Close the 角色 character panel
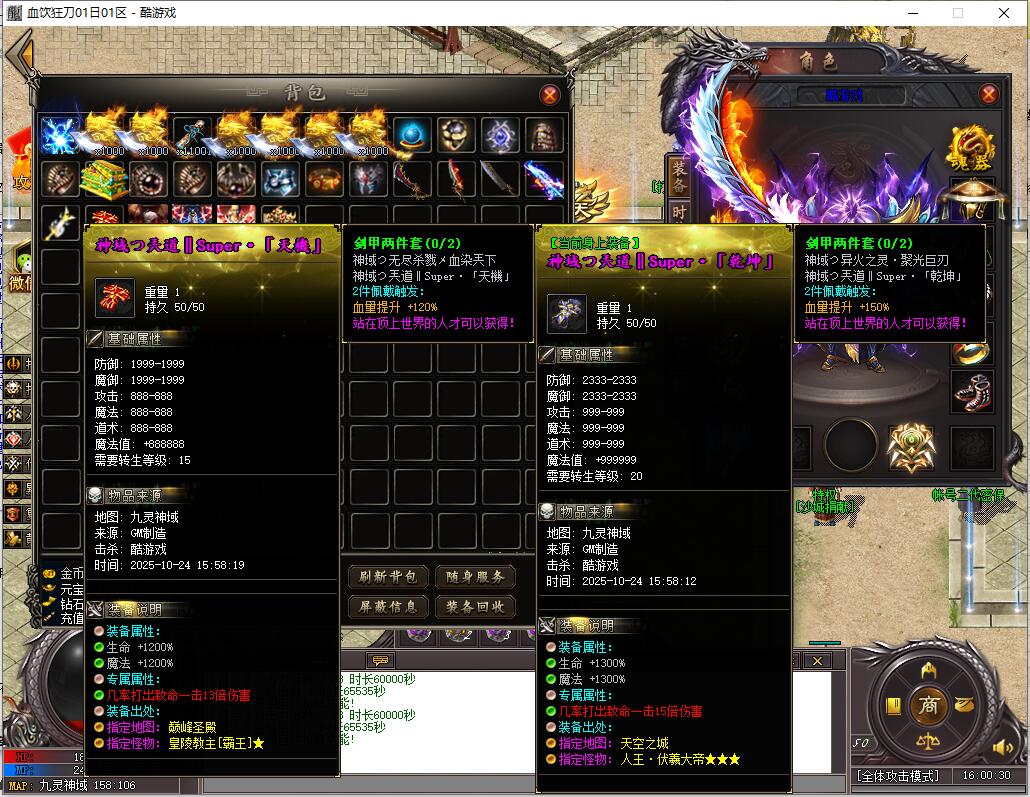Viewport: 1030px width, 797px height. [988, 95]
